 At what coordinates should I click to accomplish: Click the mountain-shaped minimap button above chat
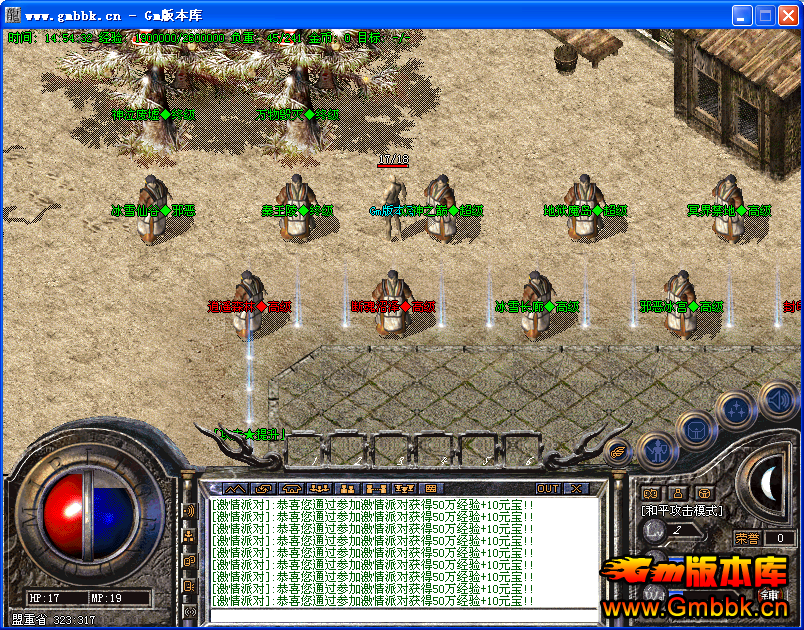pyautogui.click(x=233, y=488)
